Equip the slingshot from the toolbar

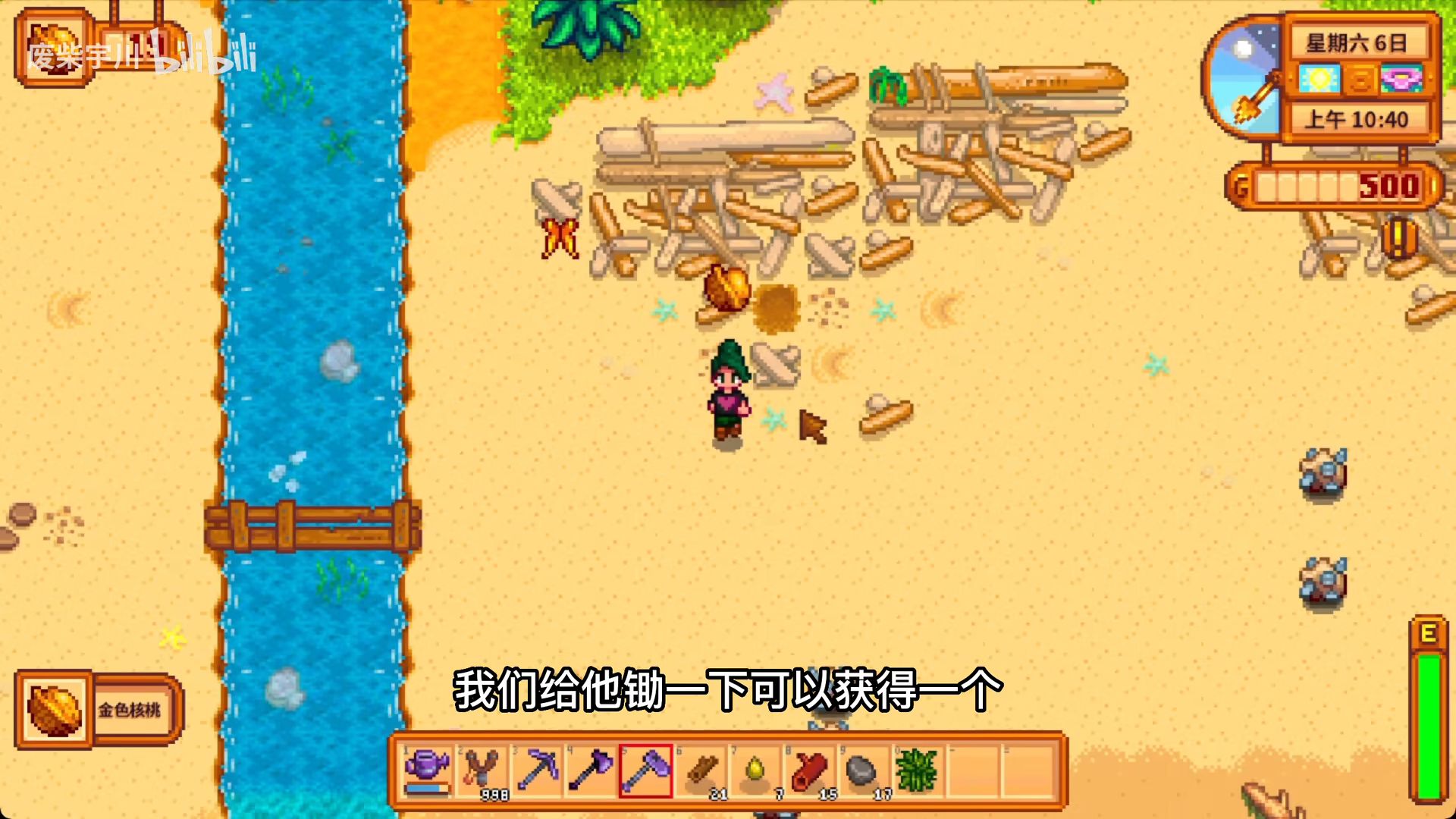[482, 770]
